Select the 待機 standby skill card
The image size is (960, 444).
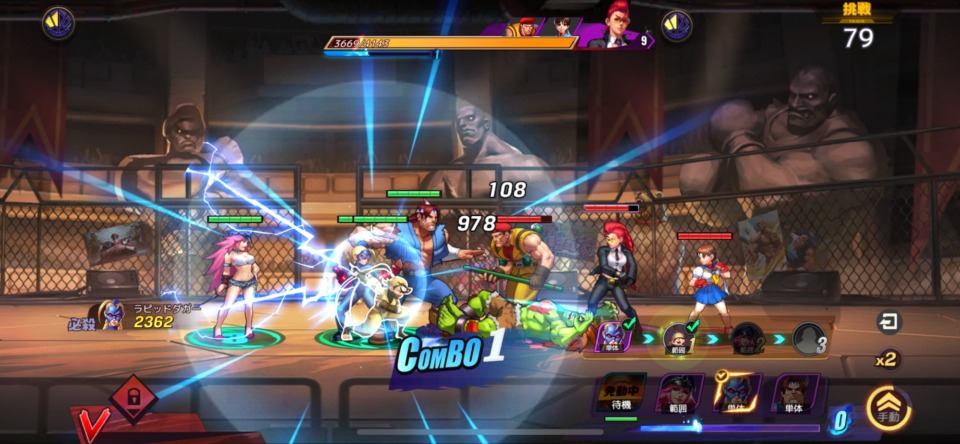[x=621, y=394]
